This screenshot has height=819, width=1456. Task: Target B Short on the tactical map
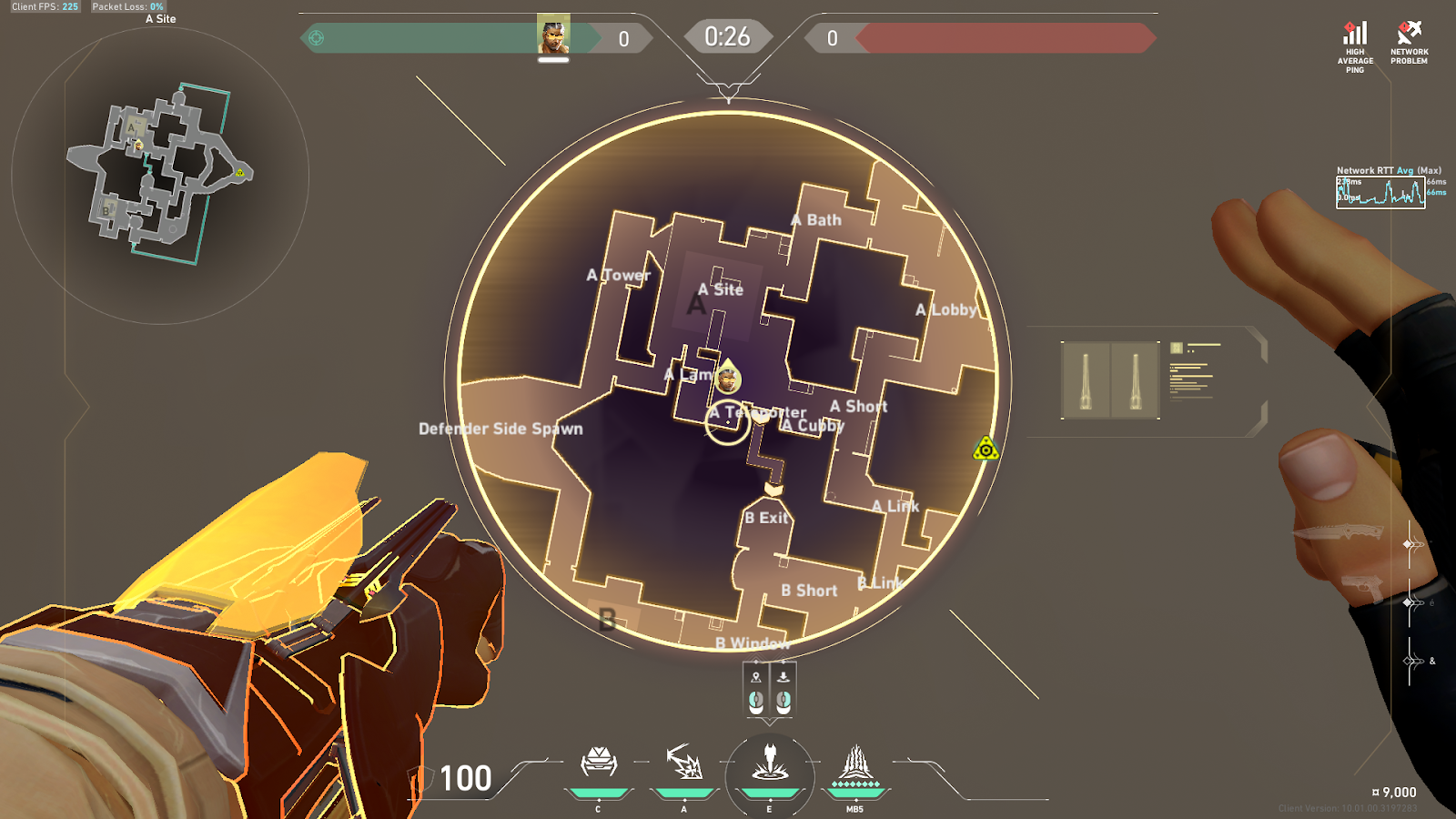coord(809,591)
